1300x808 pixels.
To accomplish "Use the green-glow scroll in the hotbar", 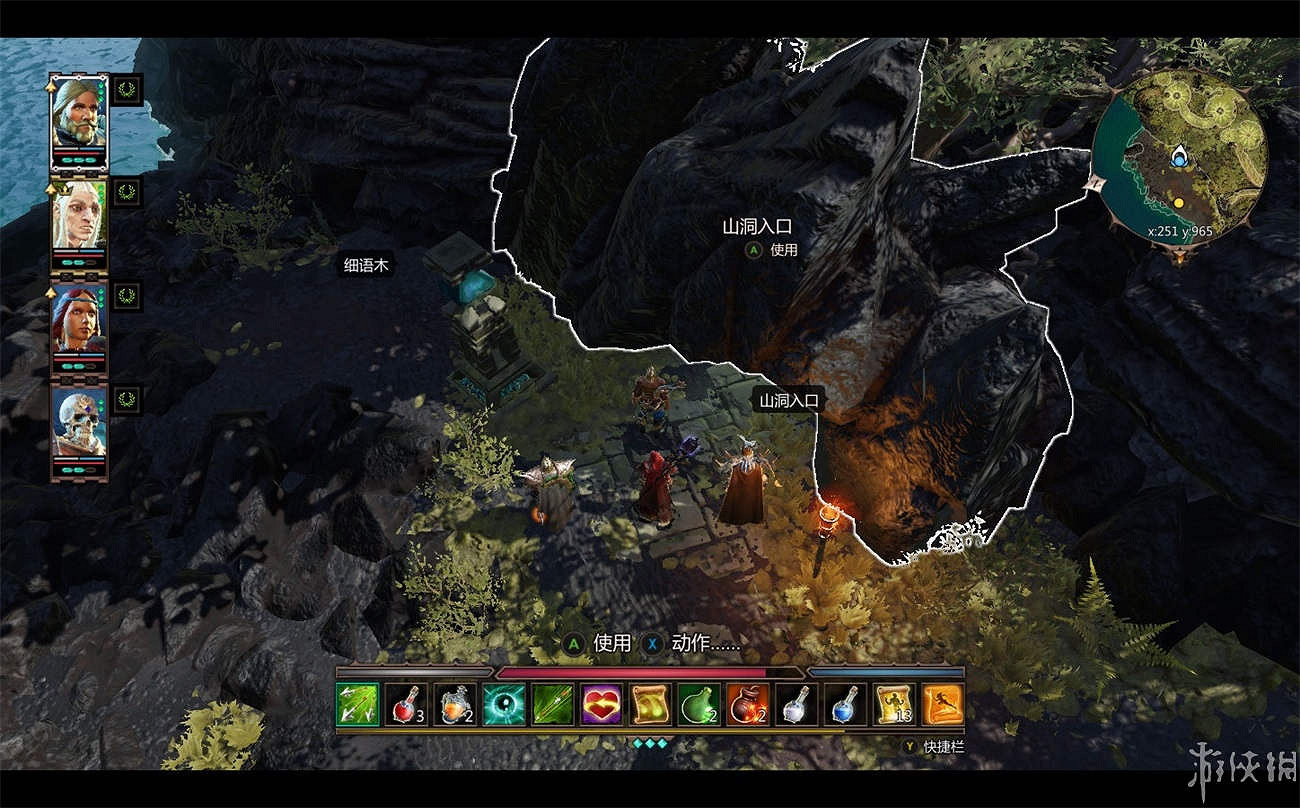I will (x=650, y=704).
